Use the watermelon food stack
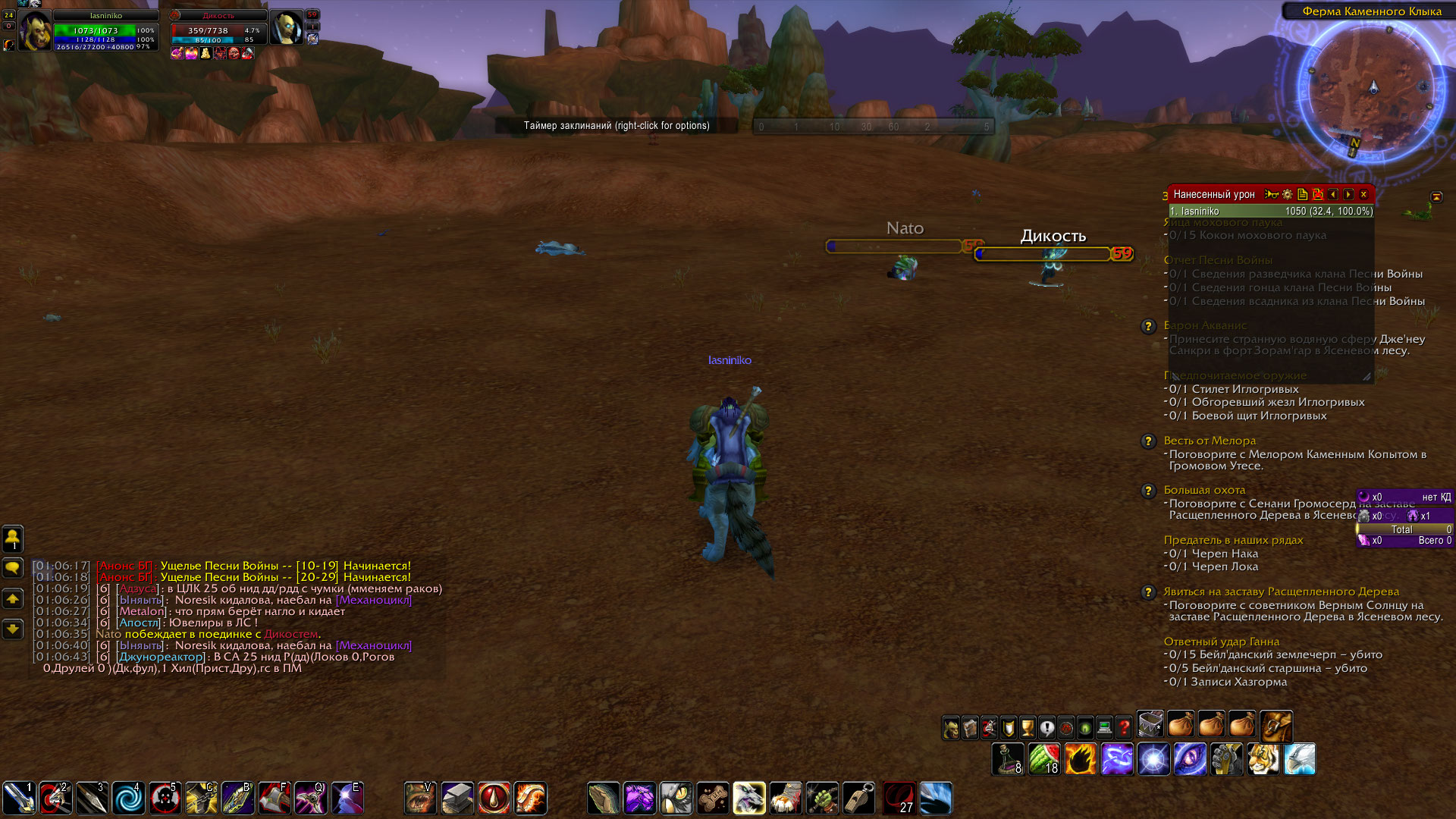The width and height of the screenshot is (1456, 819). point(1044,760)
